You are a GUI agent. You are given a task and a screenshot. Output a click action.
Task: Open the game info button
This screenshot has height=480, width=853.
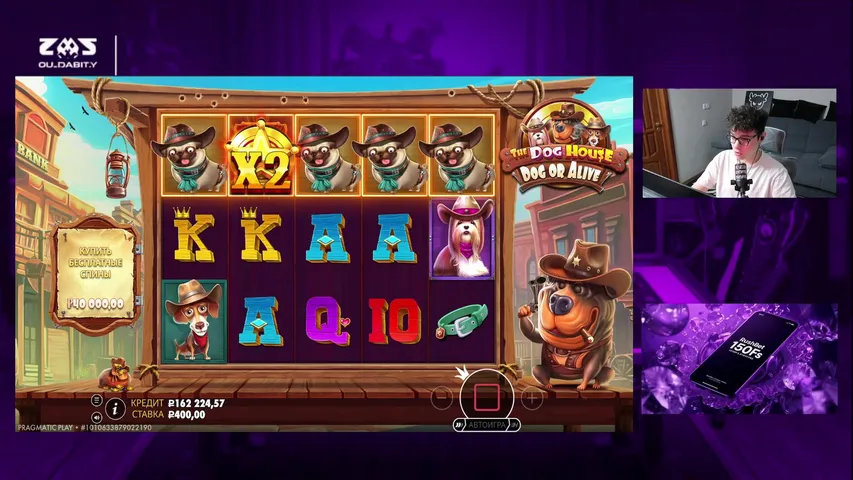pos(115,408)
